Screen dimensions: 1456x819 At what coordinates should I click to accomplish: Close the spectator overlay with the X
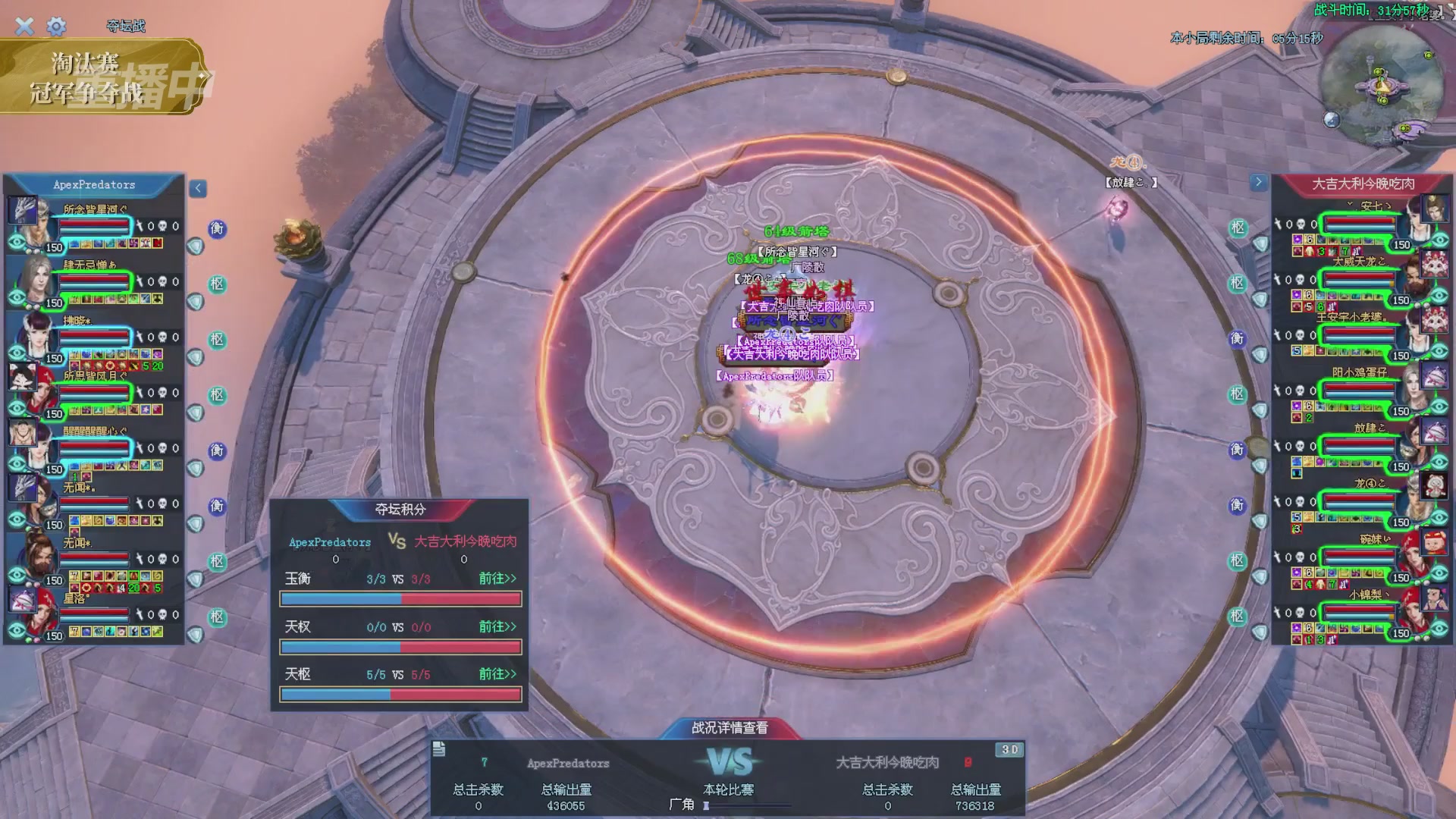point(24,27)
